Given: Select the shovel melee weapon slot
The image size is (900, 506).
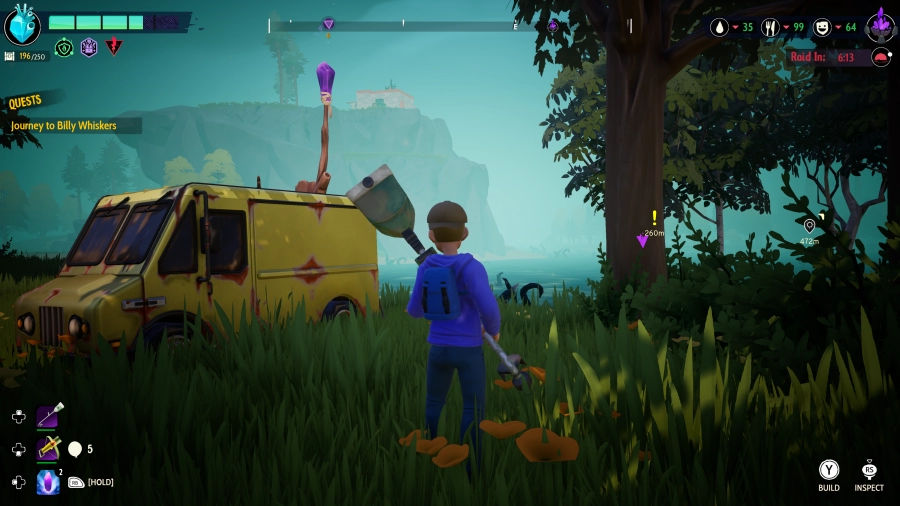Looking at the screenshot, I should 48,416.
